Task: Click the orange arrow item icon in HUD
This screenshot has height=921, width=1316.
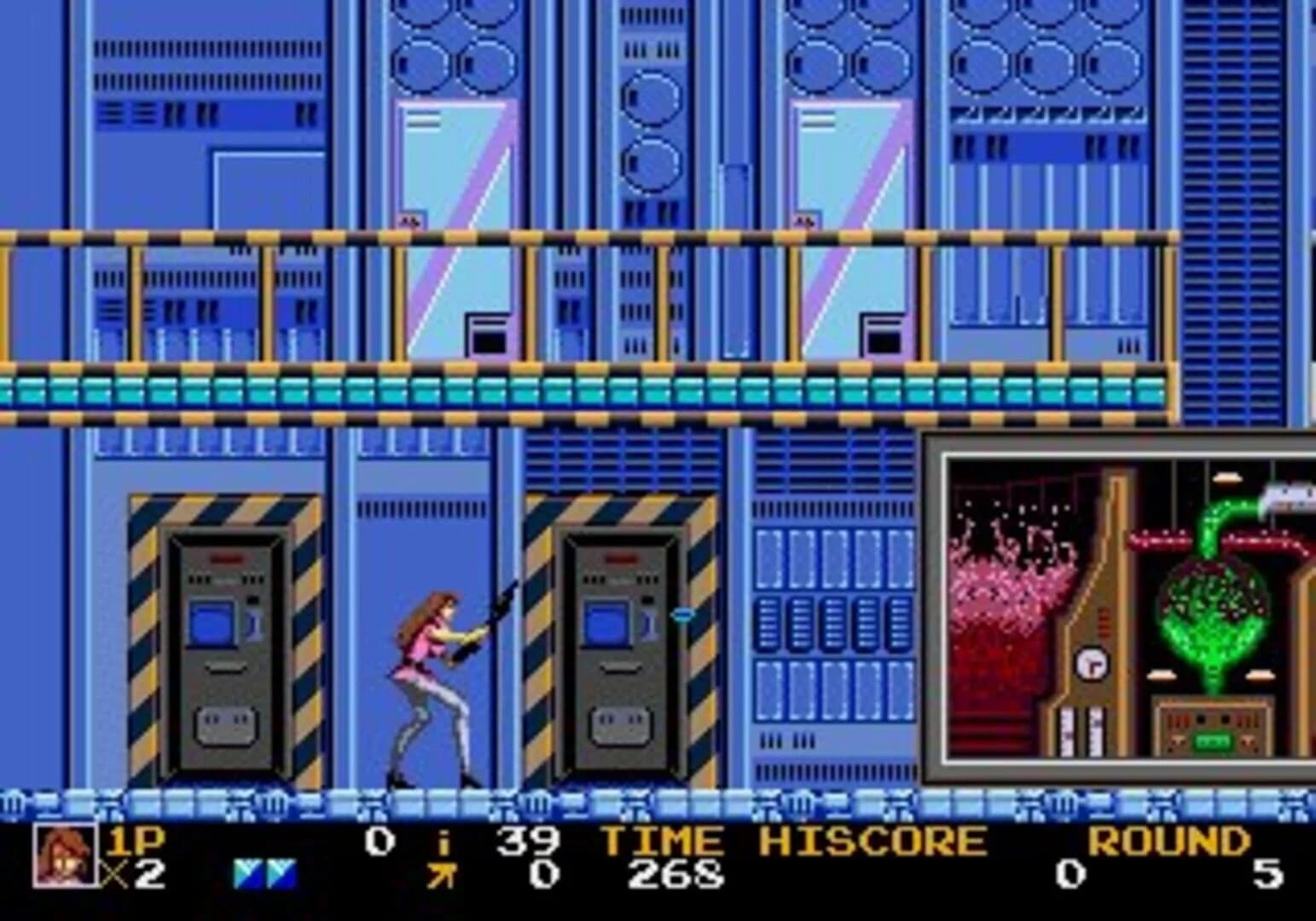Action: coord(443,875)
